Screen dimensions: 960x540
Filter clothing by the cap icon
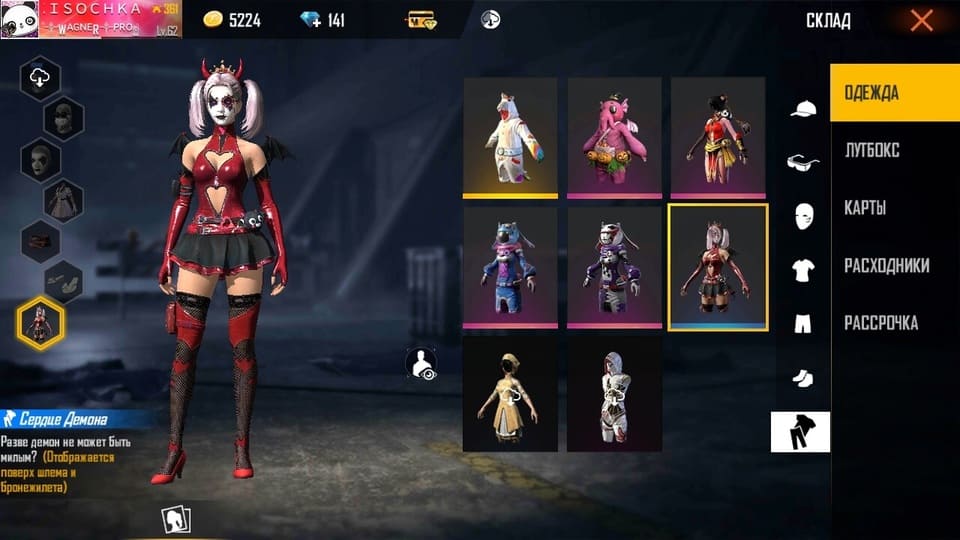(803, 109)
